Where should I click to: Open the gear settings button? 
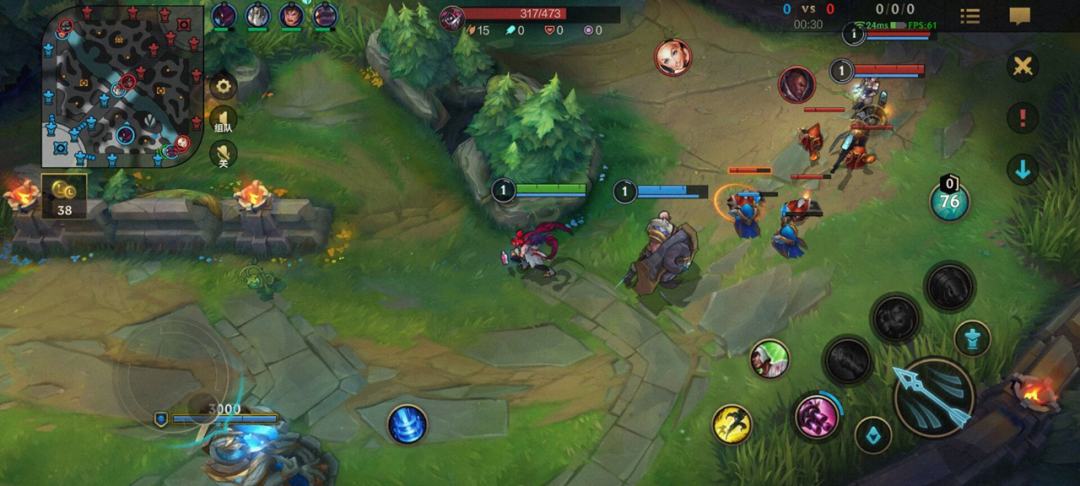point(223,86)
